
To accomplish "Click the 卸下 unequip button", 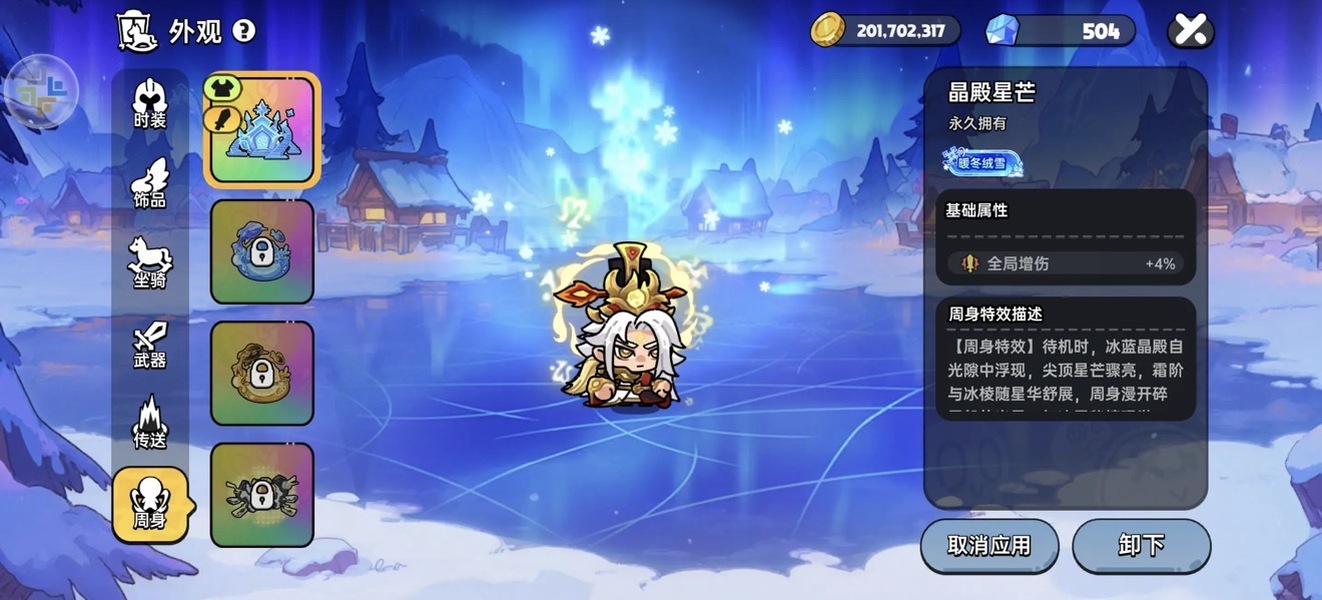I will click(x=1141, y=546).
